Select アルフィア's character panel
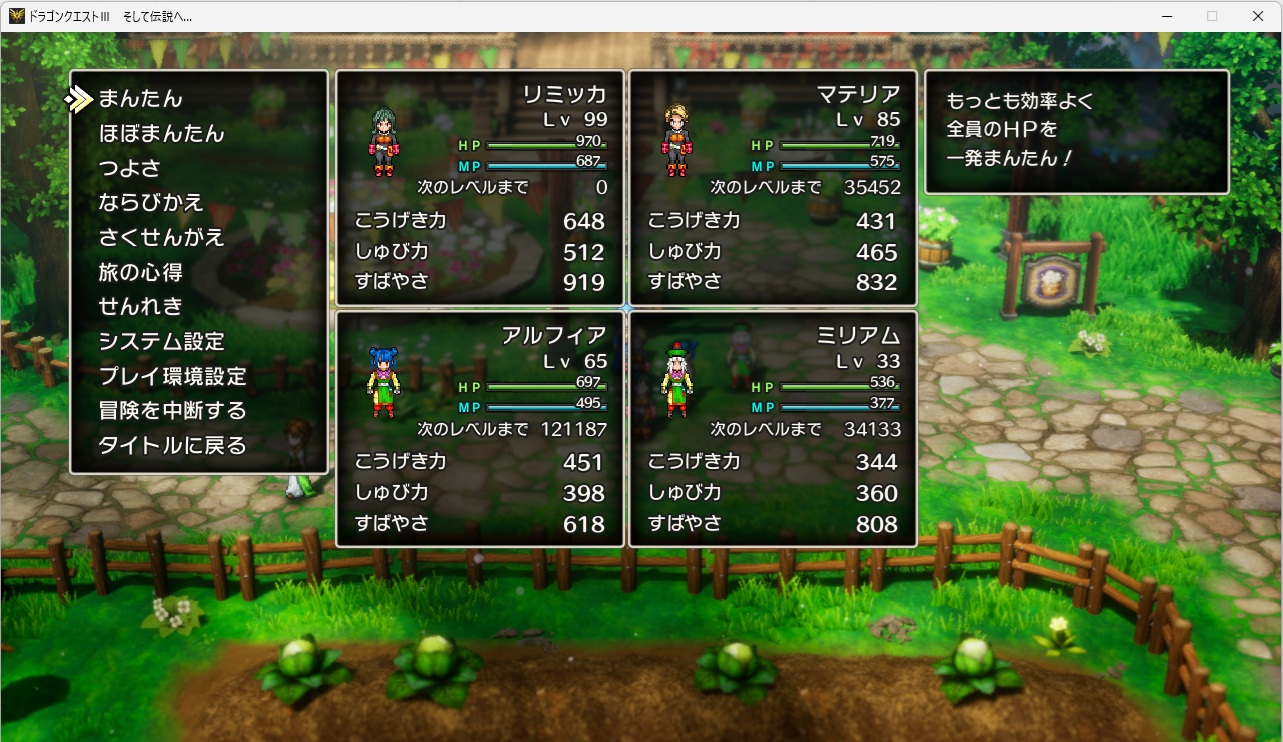The height and width of the screenshot is (742, 1283). click(480, 429)
